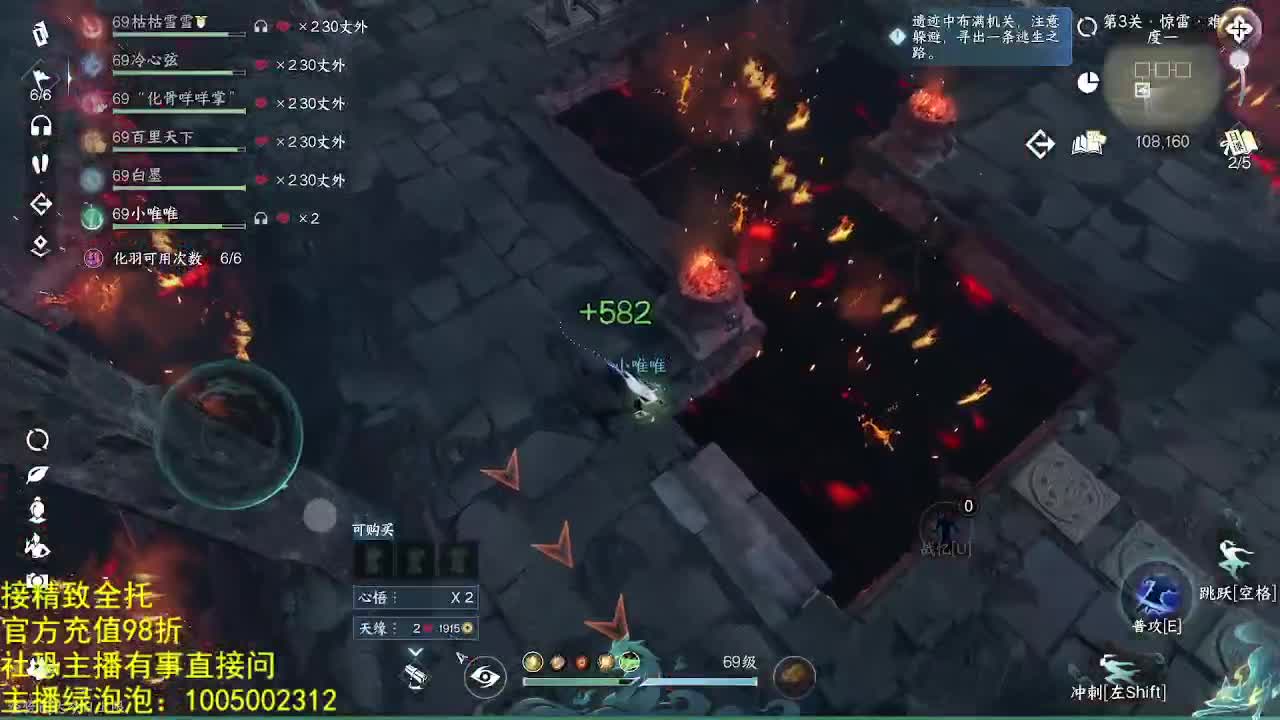Expand the 心悟 X2 entry details
Image resolution: width=1280 pixels, height=720 pixels.
(416, 597)
